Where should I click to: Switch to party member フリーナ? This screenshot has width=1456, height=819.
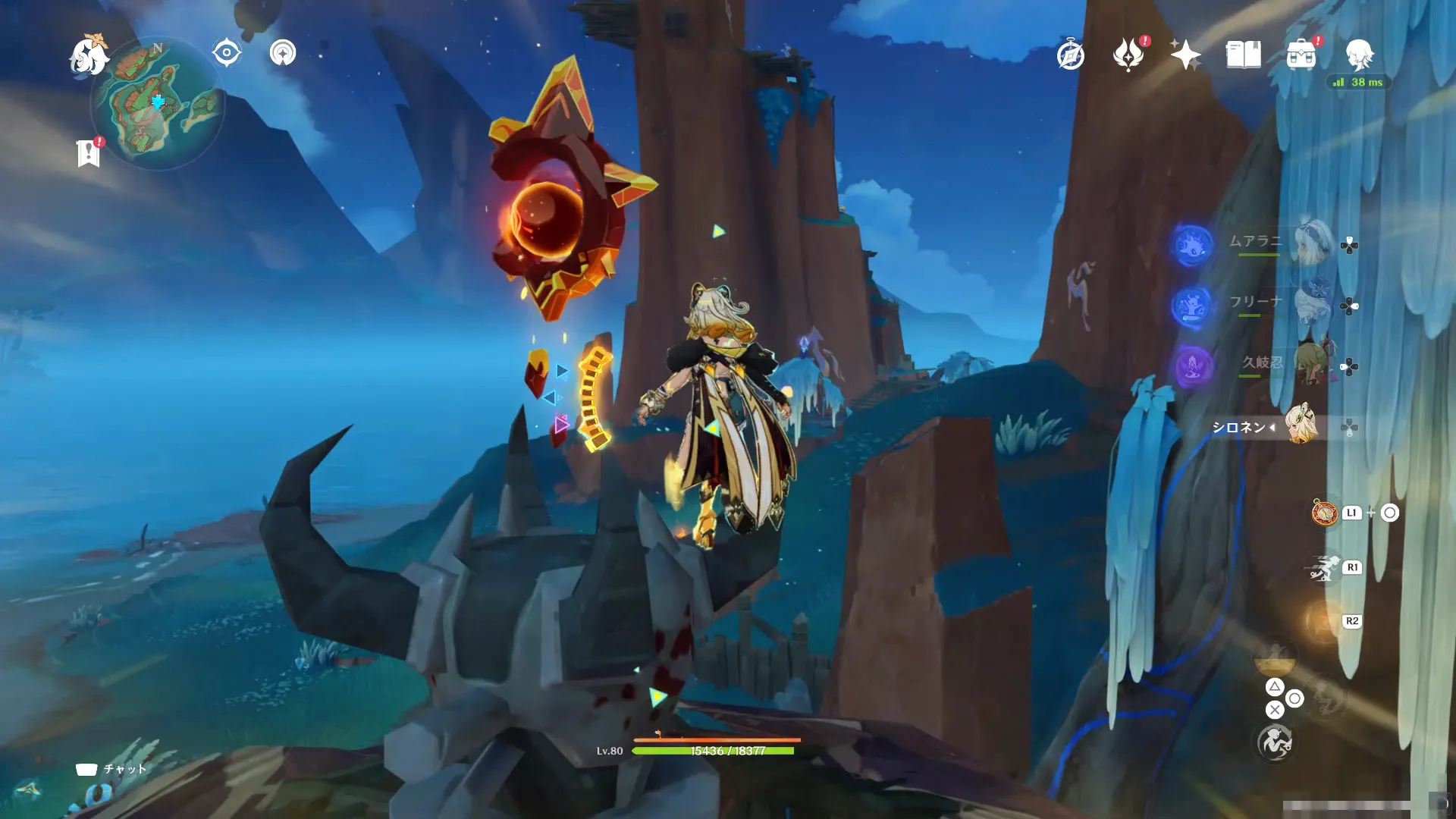tap(1311, 303)
